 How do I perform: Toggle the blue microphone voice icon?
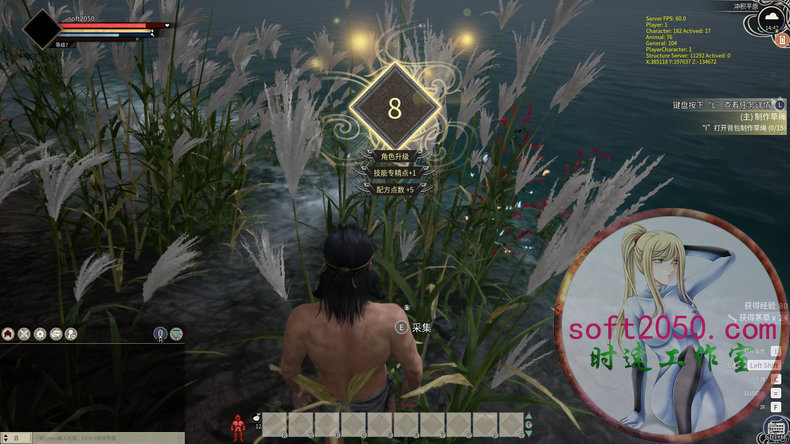pos(159,333)
